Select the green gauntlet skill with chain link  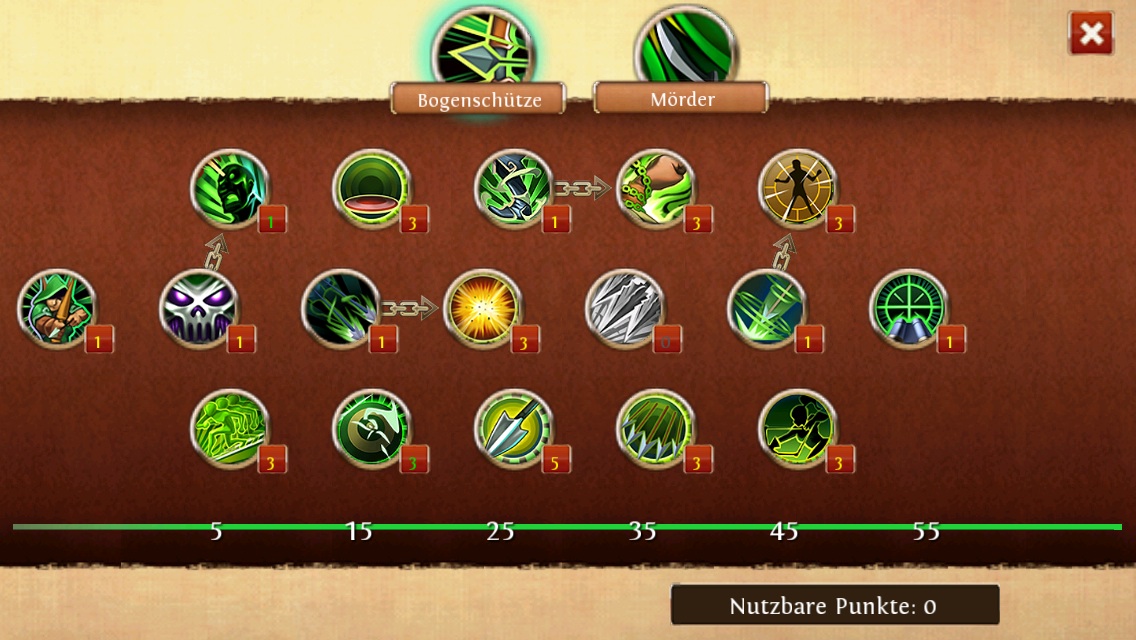[x=514, y=189]
